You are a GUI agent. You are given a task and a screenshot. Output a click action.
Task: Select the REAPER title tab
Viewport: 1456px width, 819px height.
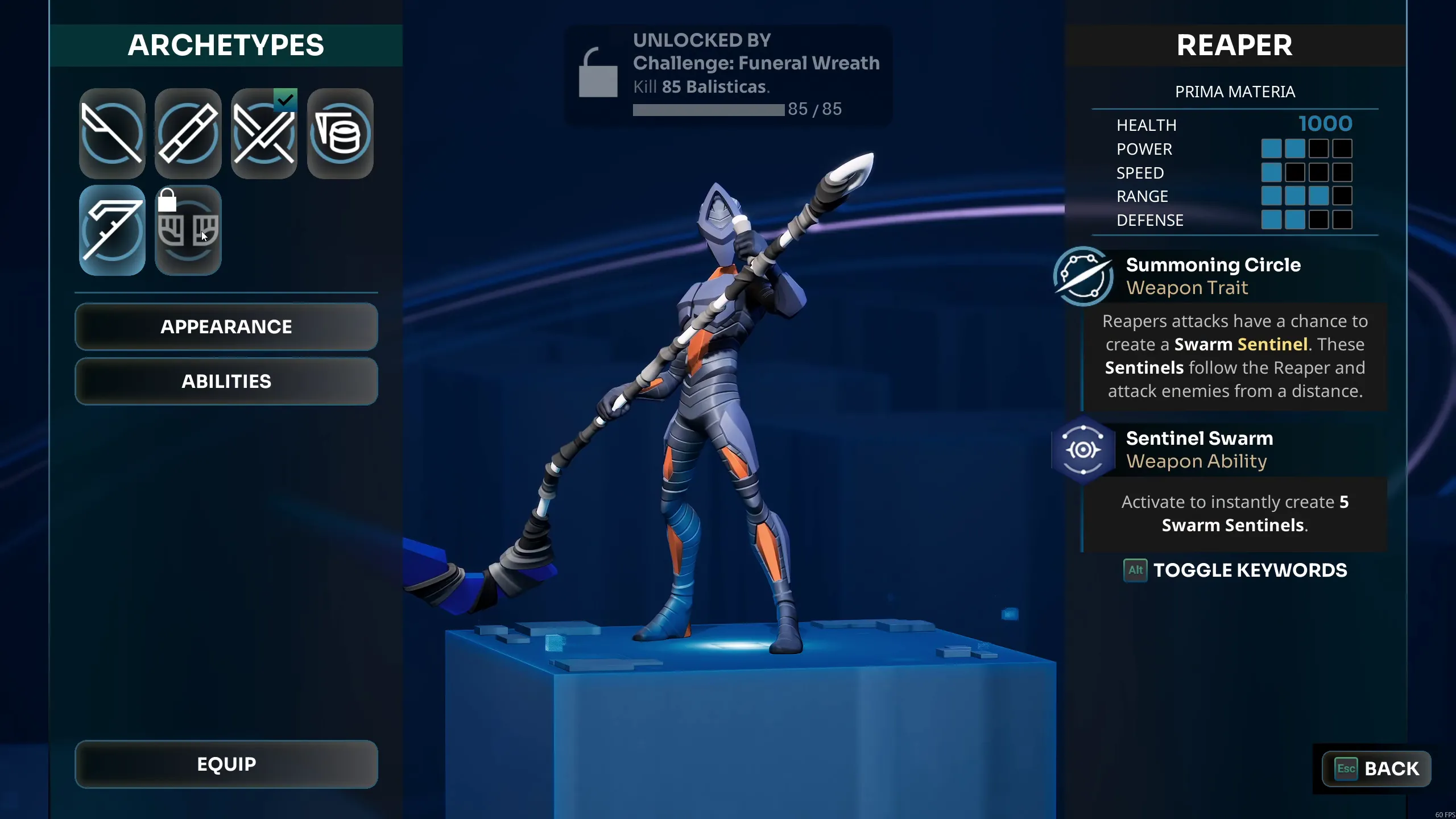coord(1235,45)
